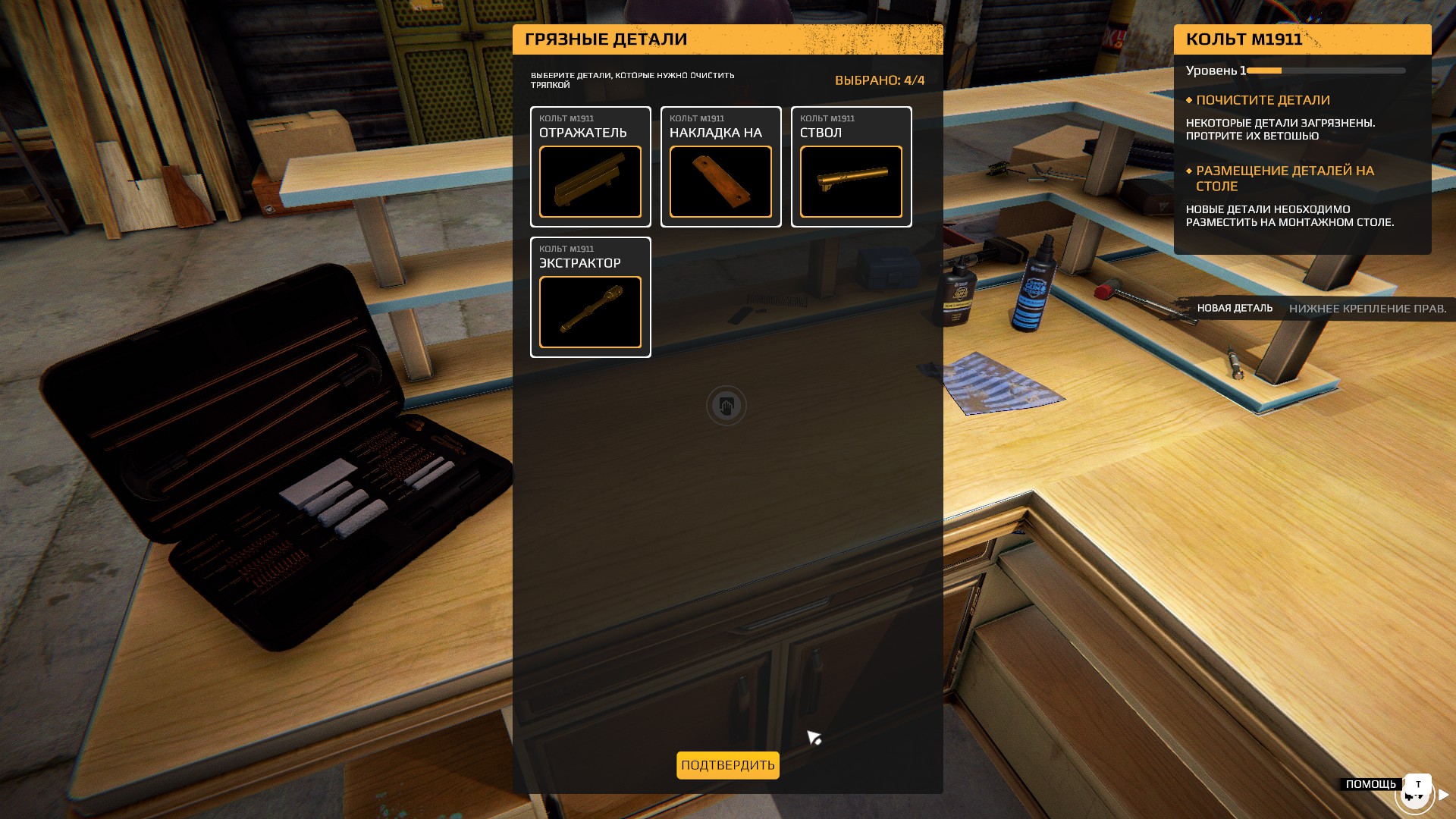Pick the ЭКСТРАКТОР part card
Image resolution: width=1456 pixels, height=819 pixels.
point(590,297)
